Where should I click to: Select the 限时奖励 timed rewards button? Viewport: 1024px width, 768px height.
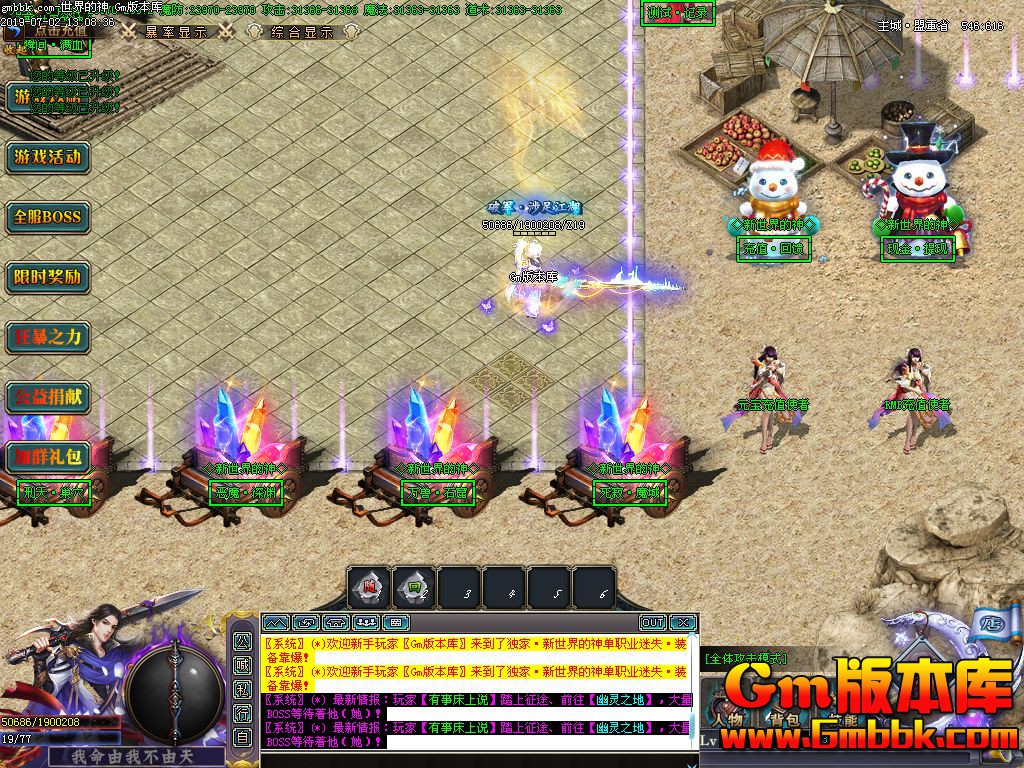click(x=47, y=277)
